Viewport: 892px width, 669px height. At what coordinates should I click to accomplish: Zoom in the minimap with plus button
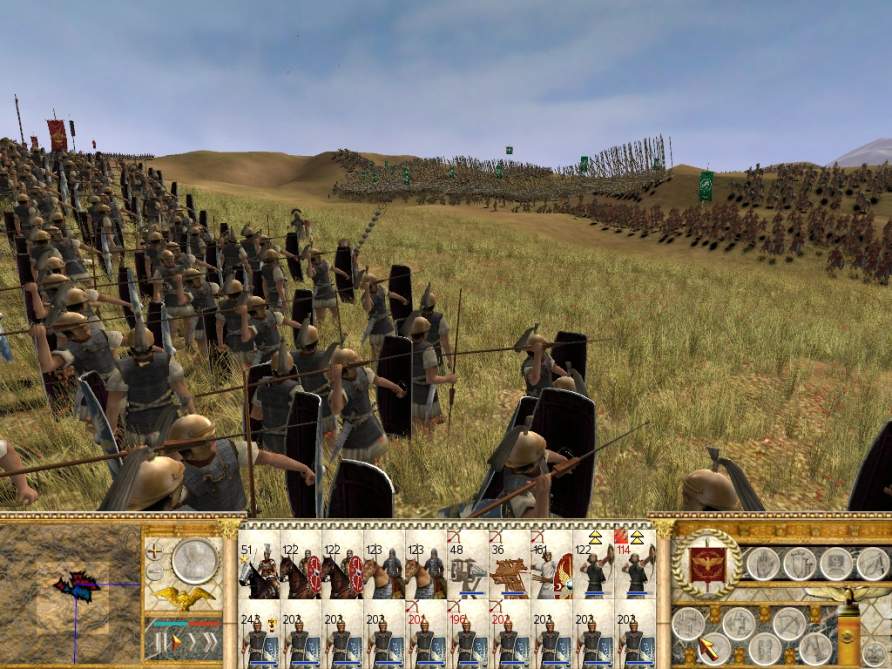pos(154,551)
